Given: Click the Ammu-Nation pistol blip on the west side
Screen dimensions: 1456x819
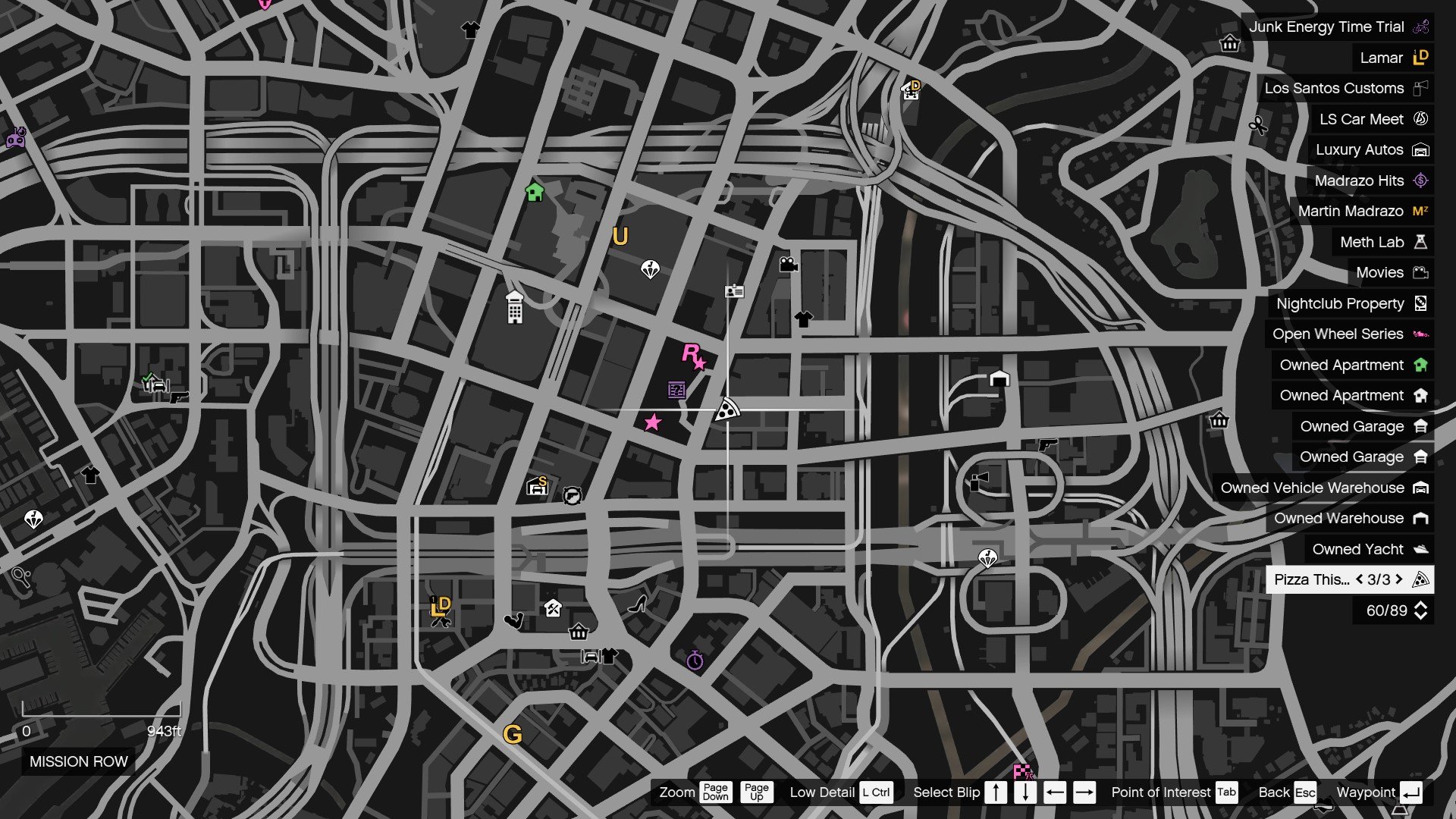Looking at the screenshot, I should pos(180,398).
